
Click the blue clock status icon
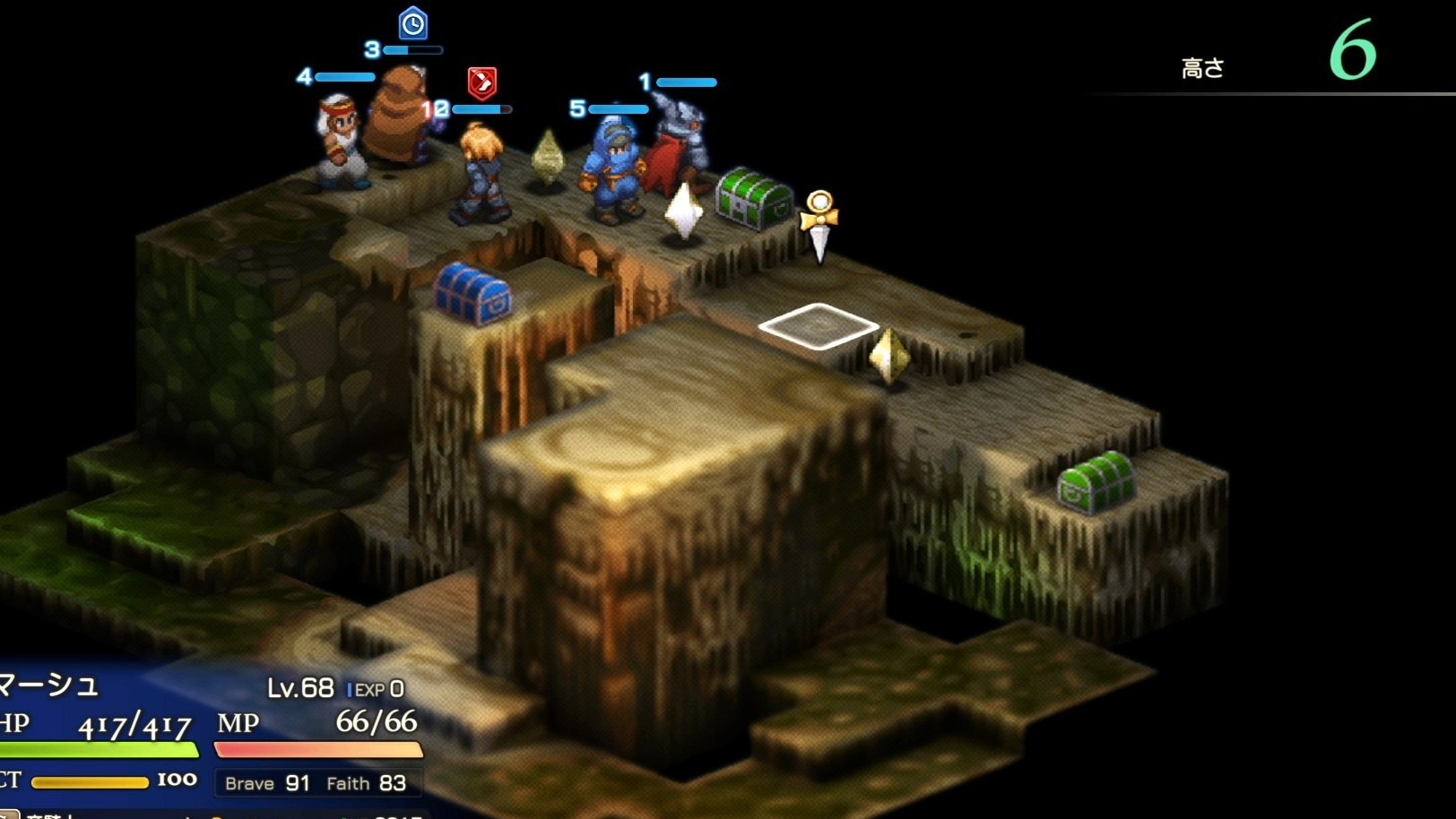coord(412,23)
